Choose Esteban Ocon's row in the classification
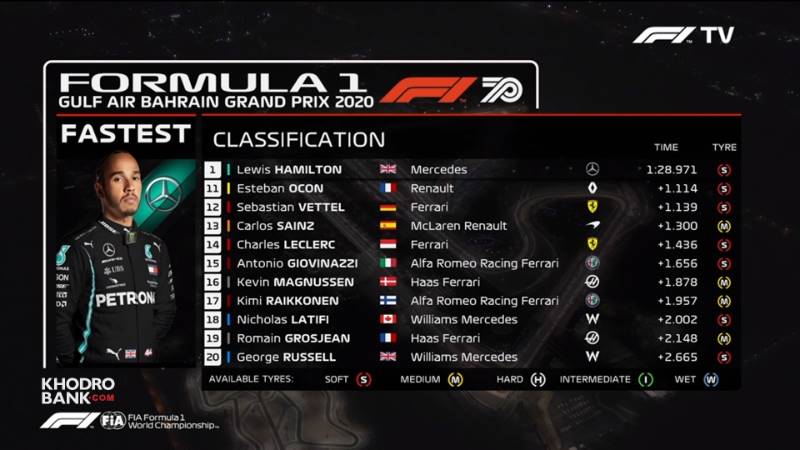 (x=470, y=188)
